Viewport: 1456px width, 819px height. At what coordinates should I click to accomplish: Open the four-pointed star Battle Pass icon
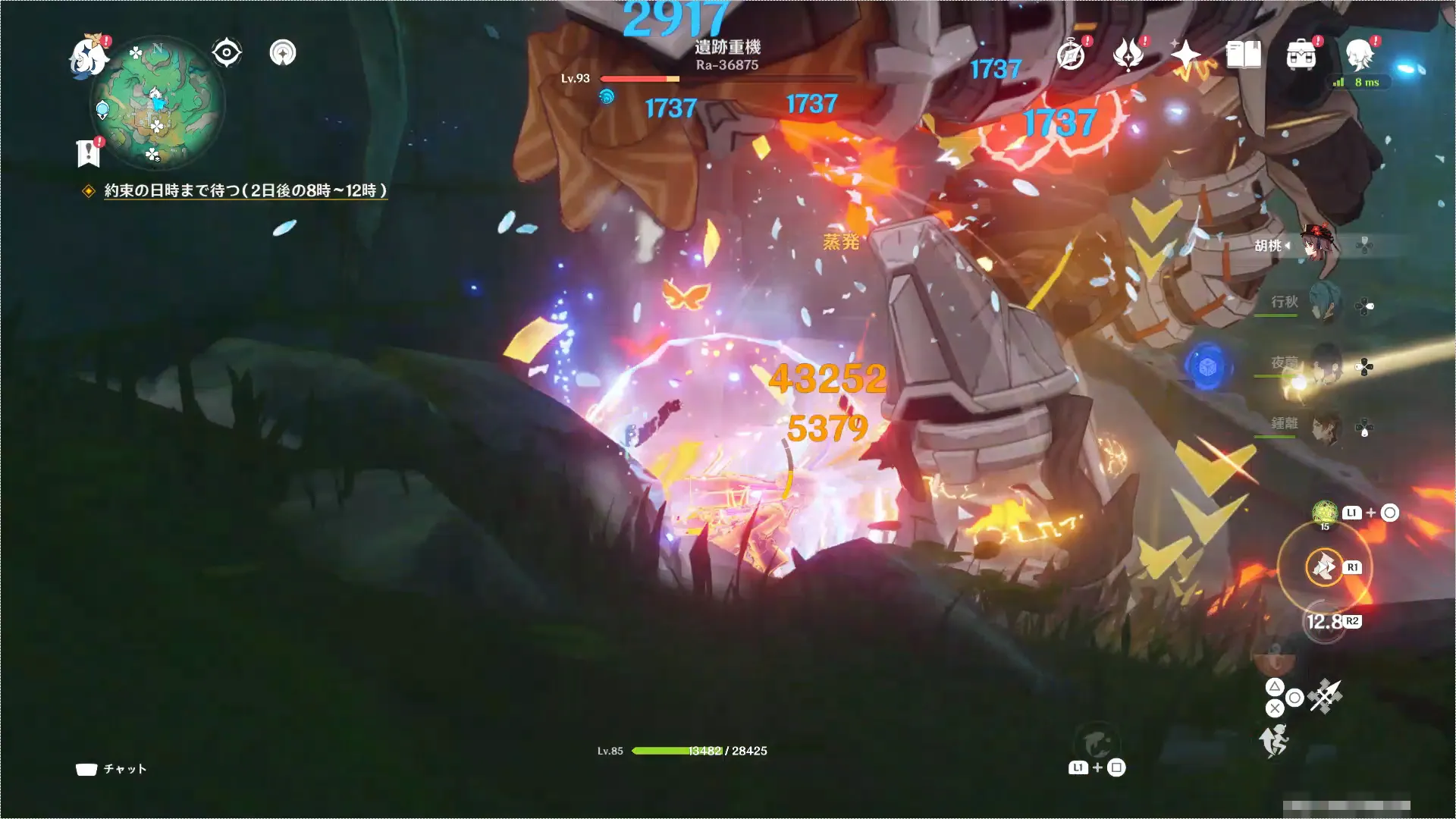(x=1185, y=55)
